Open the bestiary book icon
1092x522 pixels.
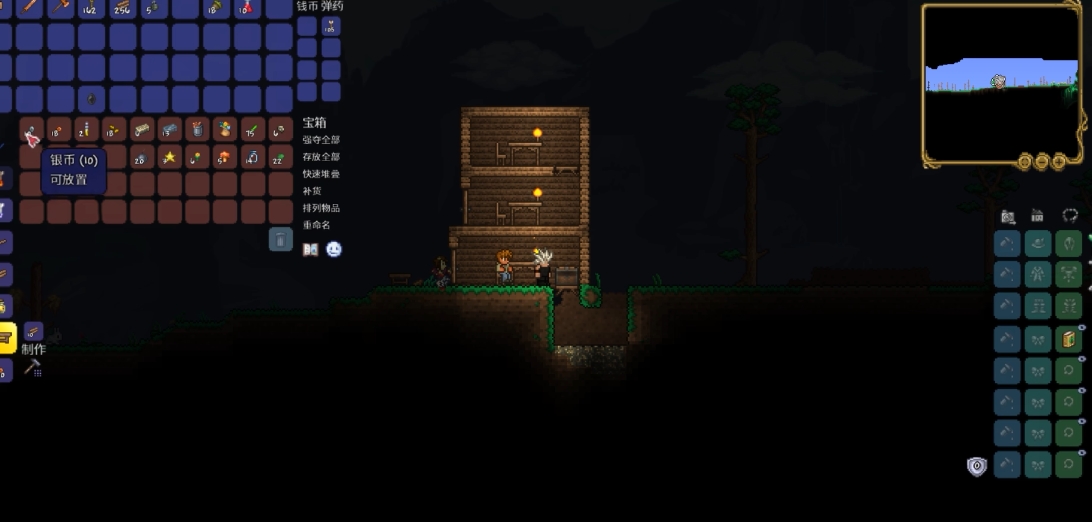[311, 249]
